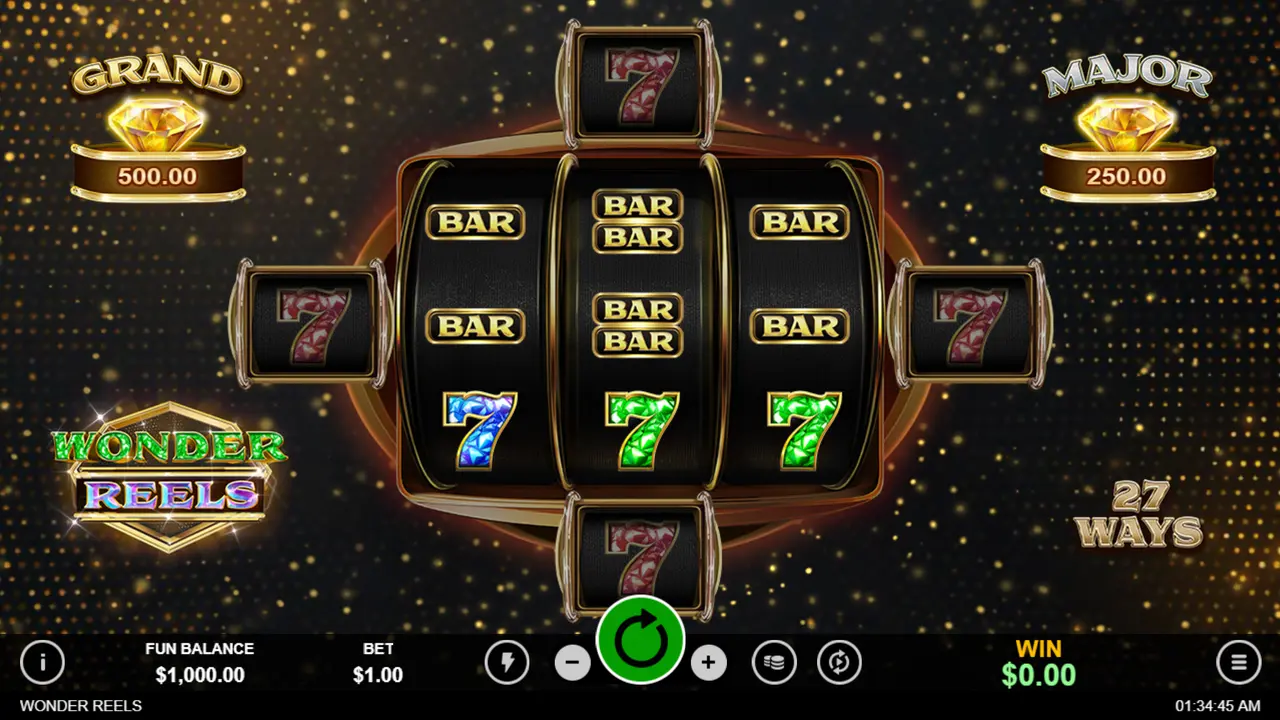
Task: Open the autoplay options icon
Action: 840,663
